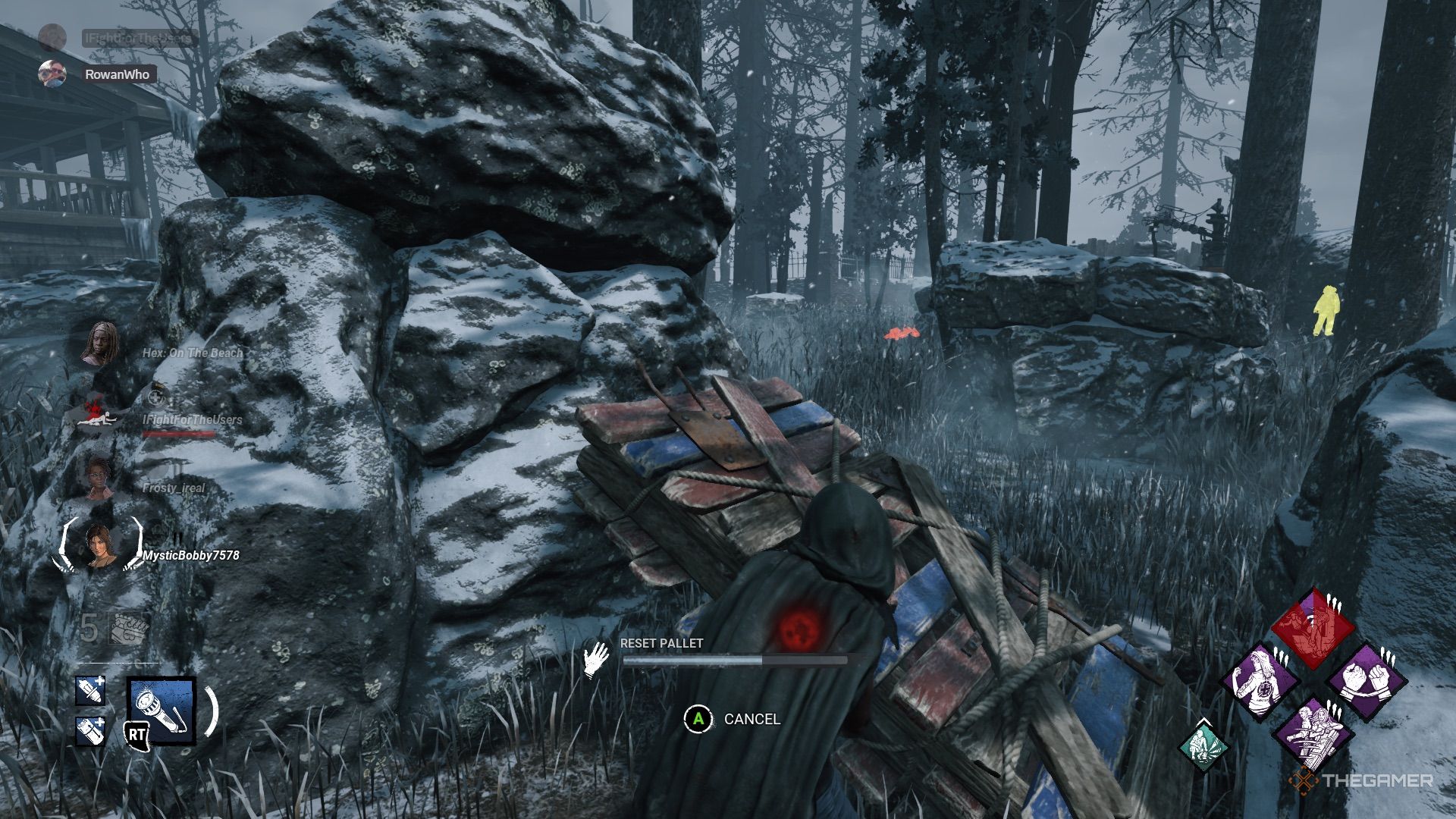
Task: Select Frosty_ireal's survivor portrait
Action: point(99,478)
